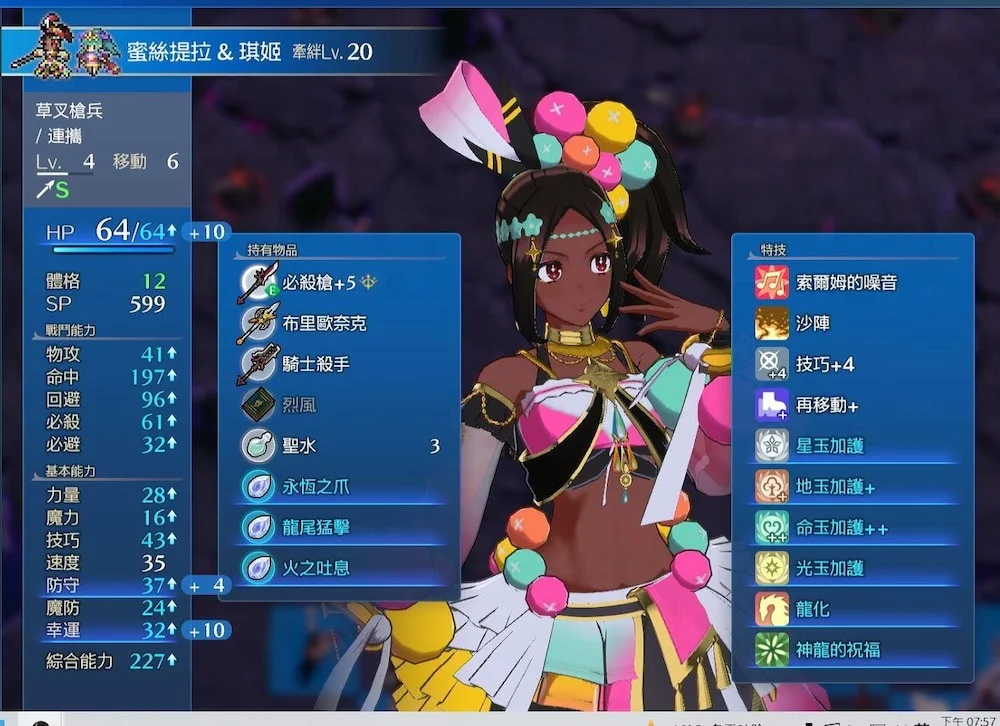Select 龍尾猛擊 from the item list
Screen dimensions: 1000x726
pos(316,527)
